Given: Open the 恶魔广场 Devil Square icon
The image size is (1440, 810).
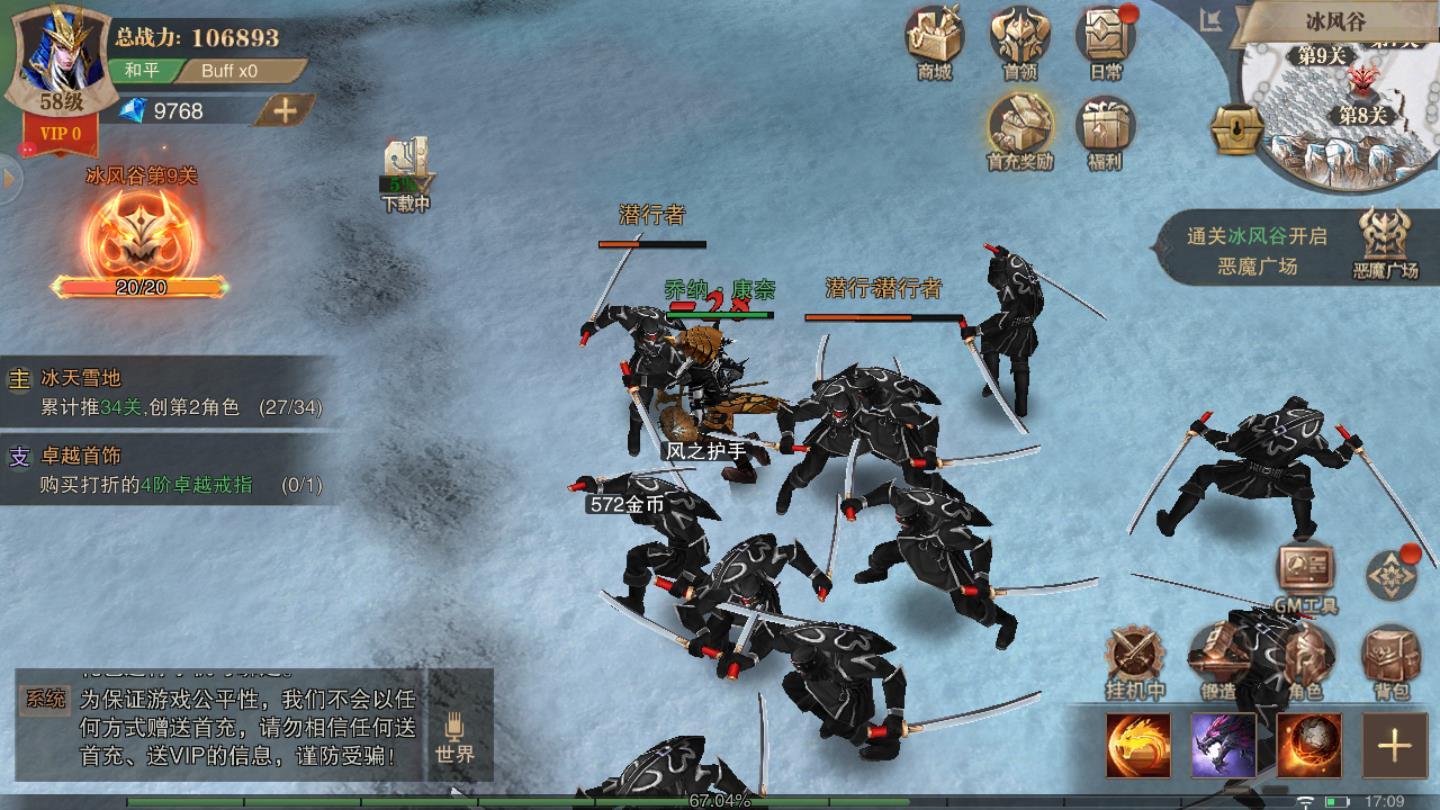Looking at the screenshot, I should pos(1385,240).
